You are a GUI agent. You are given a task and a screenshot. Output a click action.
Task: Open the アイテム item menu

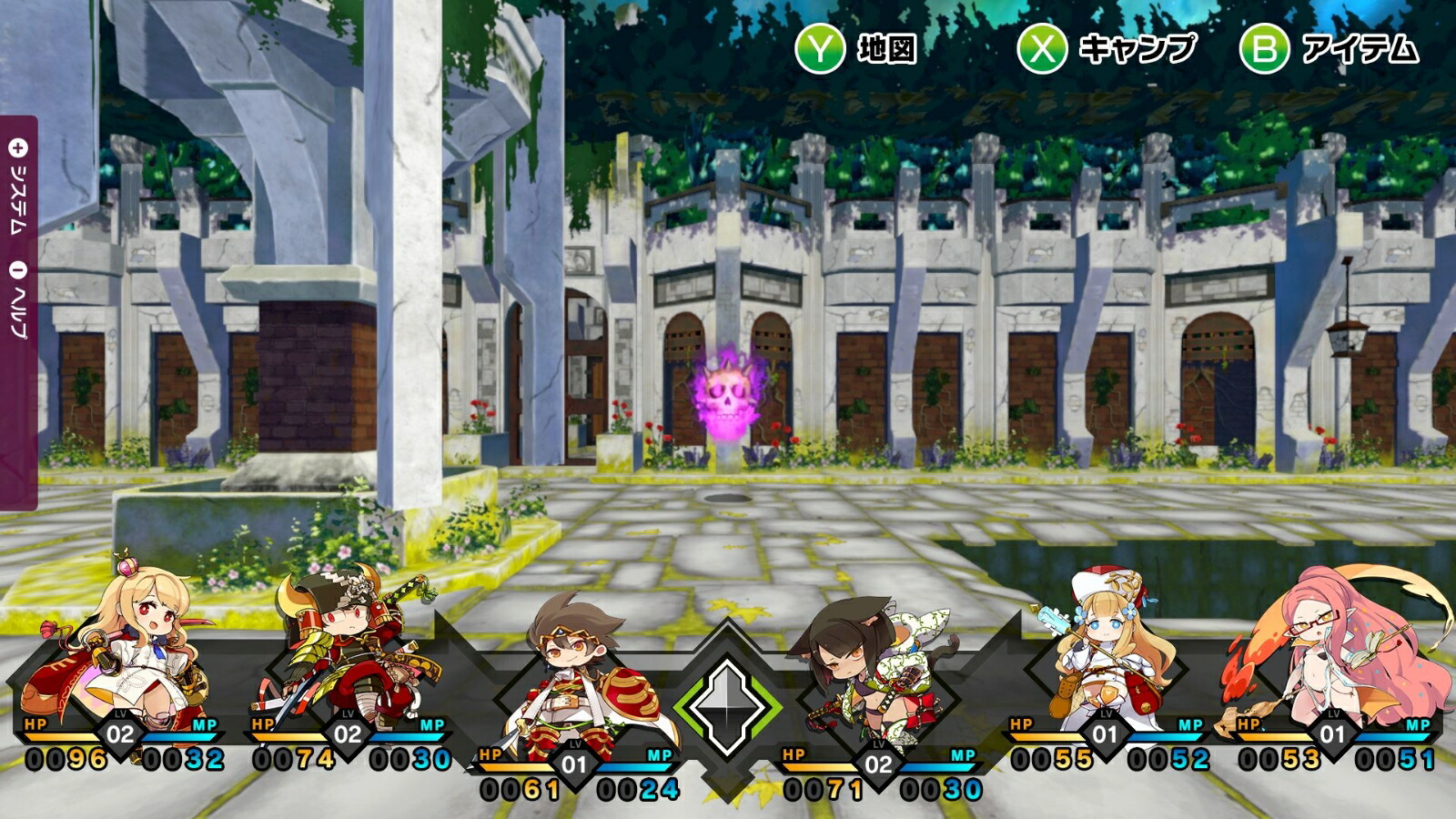[1329, 48]
